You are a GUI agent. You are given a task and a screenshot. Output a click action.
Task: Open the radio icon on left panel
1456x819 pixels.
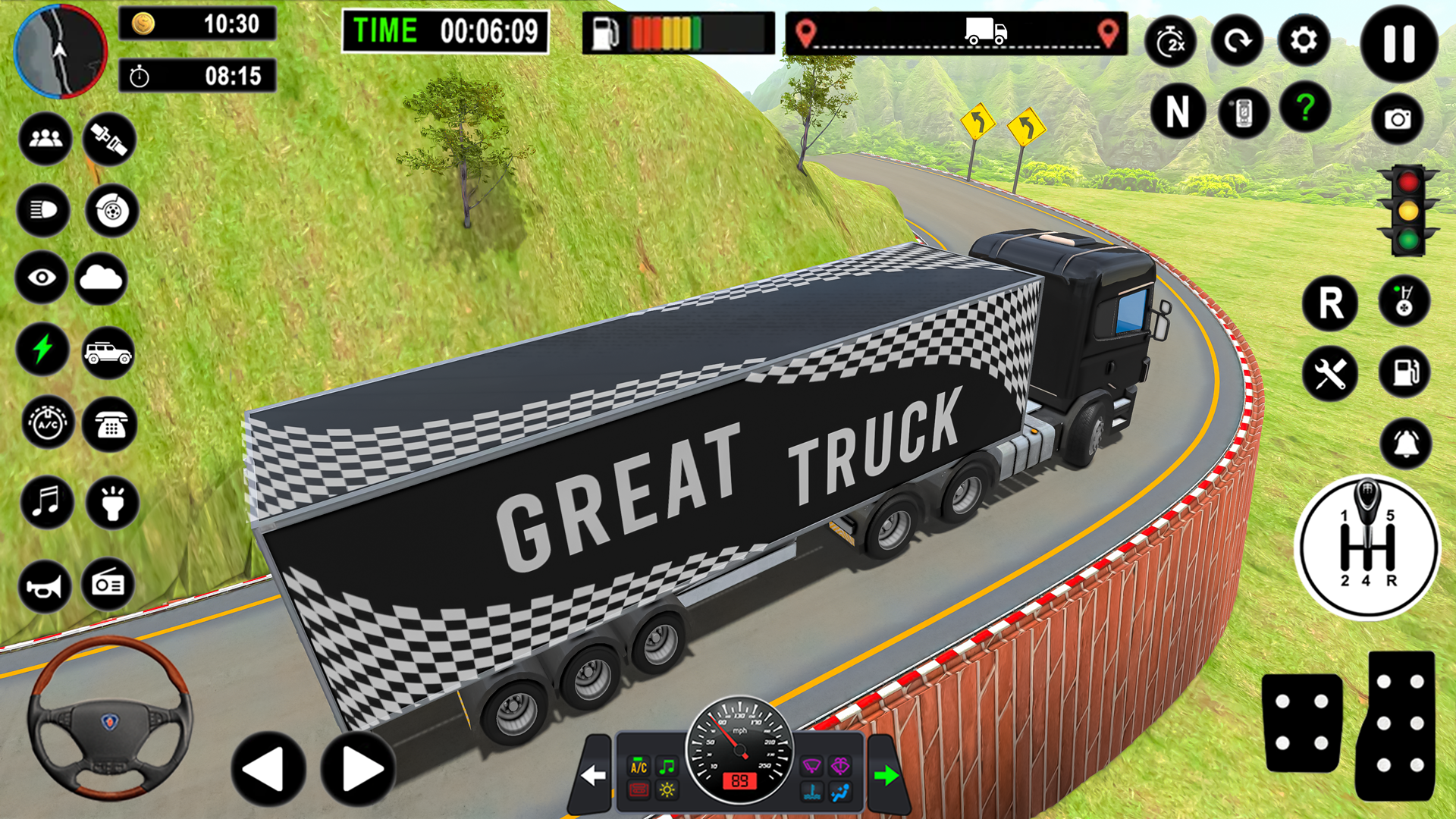coord(110,584)
